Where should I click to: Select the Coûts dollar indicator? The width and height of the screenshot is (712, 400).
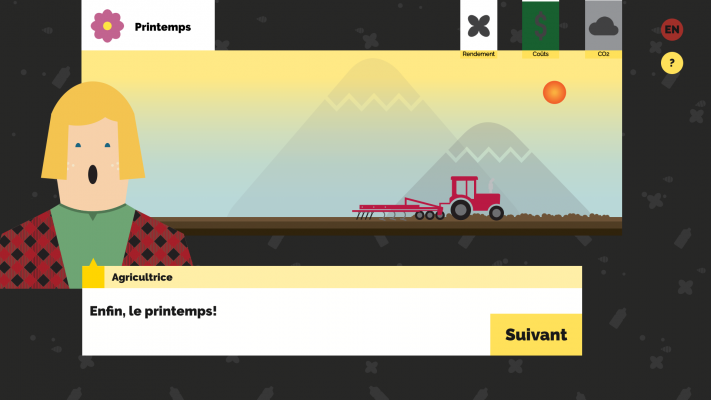541,28
